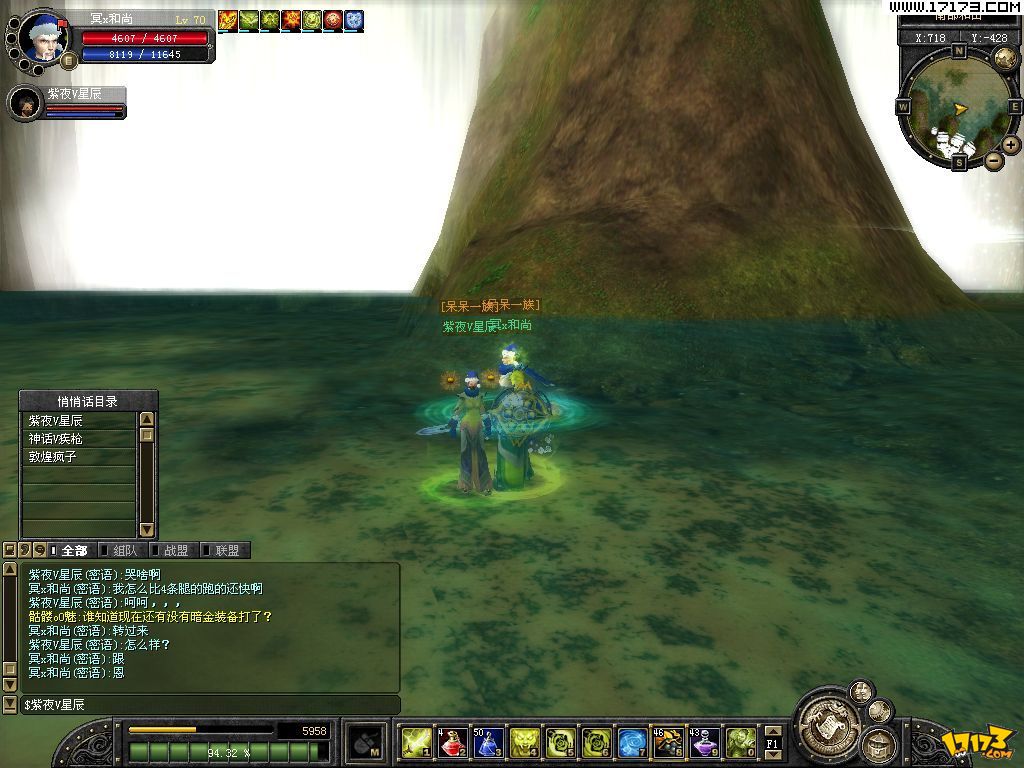The height and width of the screenshot is (768, 1024).
Task: Show the 战盟 chat channel
Action: [x=175, y=550]
